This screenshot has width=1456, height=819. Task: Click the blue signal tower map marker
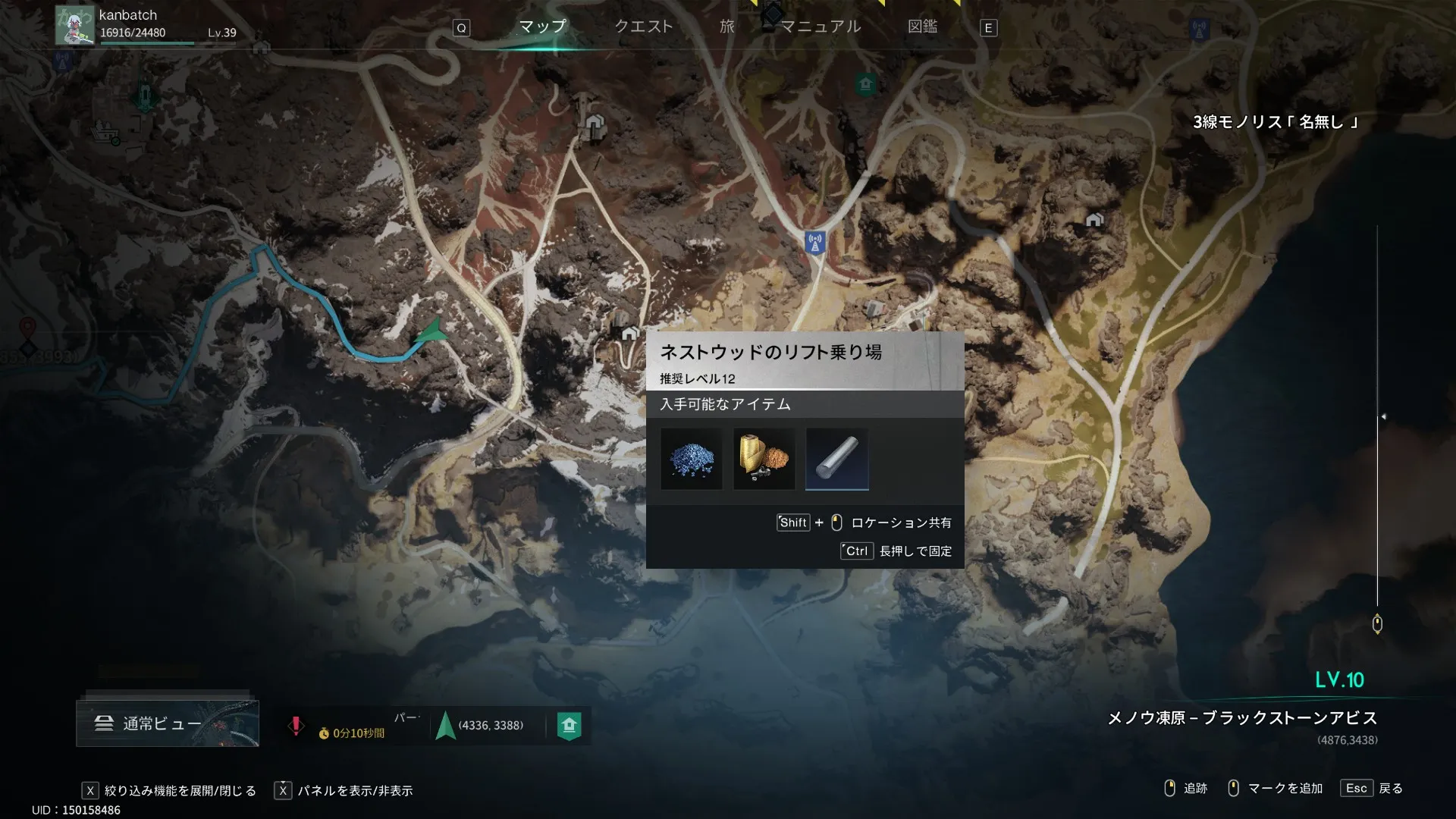point(815,243)
